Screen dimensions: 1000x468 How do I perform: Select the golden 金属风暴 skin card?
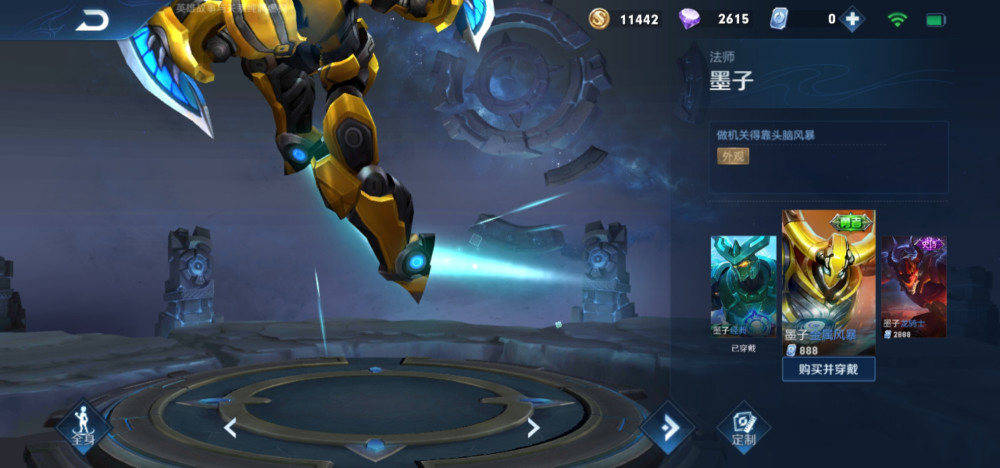pyautogui.click(x=828, y=280)
